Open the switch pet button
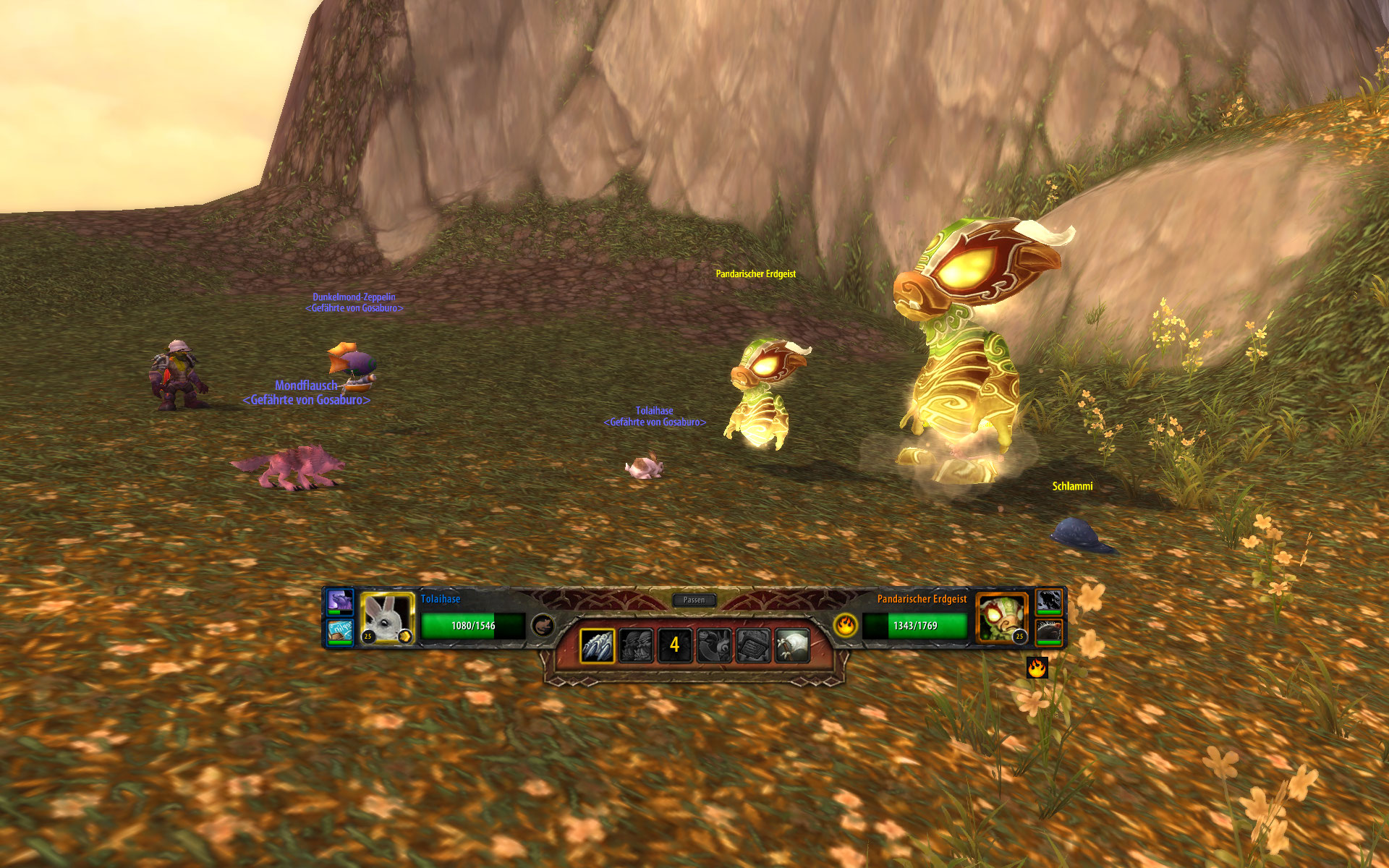Screen dimensions: 1389x868 coord(714,645)
